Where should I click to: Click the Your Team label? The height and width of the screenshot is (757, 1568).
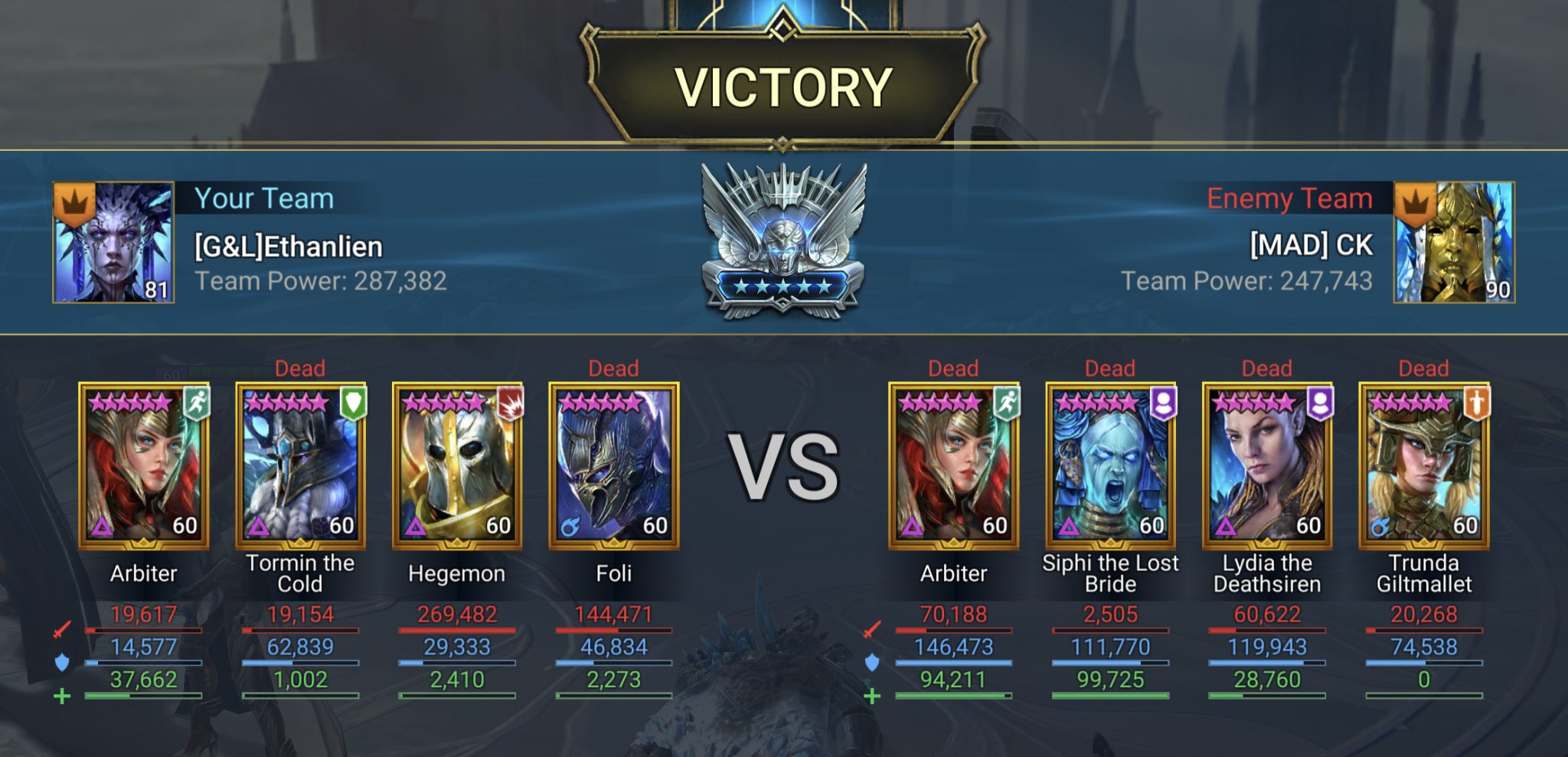[264, 199]
